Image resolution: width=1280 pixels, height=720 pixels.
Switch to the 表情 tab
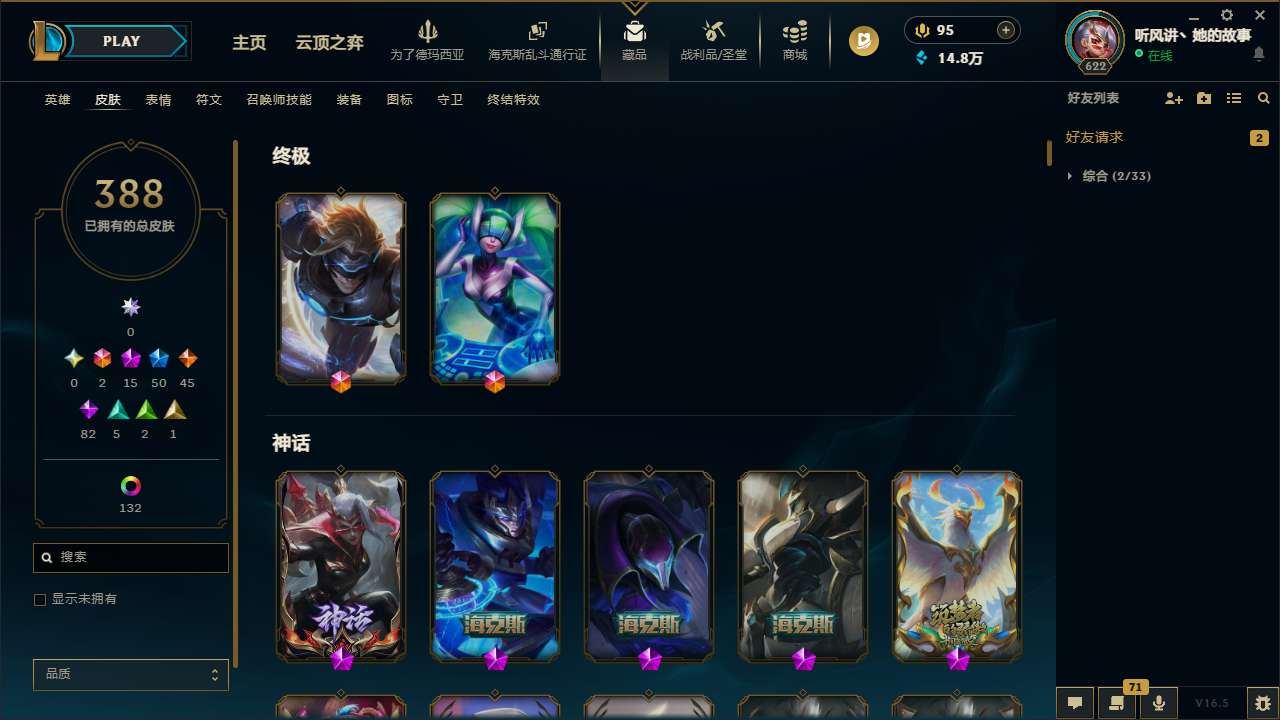point(158,100)
